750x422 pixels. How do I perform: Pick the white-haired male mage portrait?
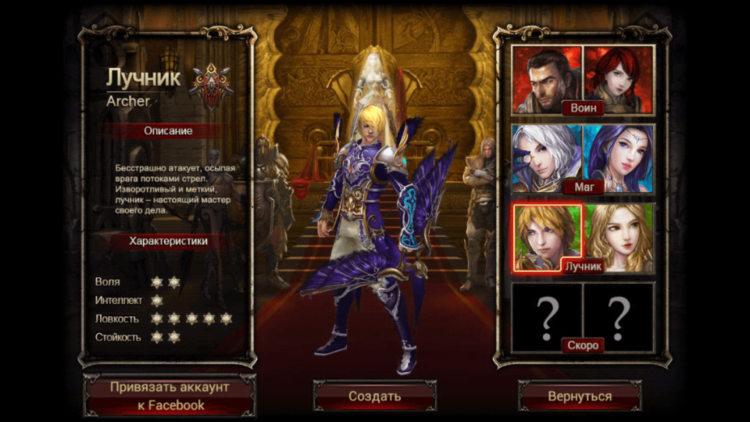[547, 155]
